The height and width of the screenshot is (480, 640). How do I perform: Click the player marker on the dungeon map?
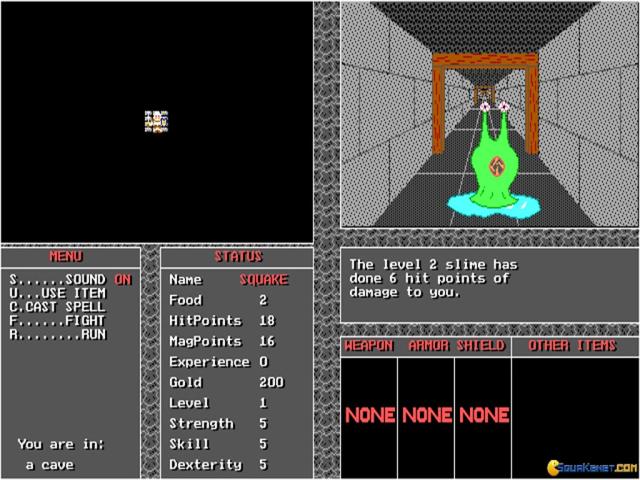(x=157, y=121)
